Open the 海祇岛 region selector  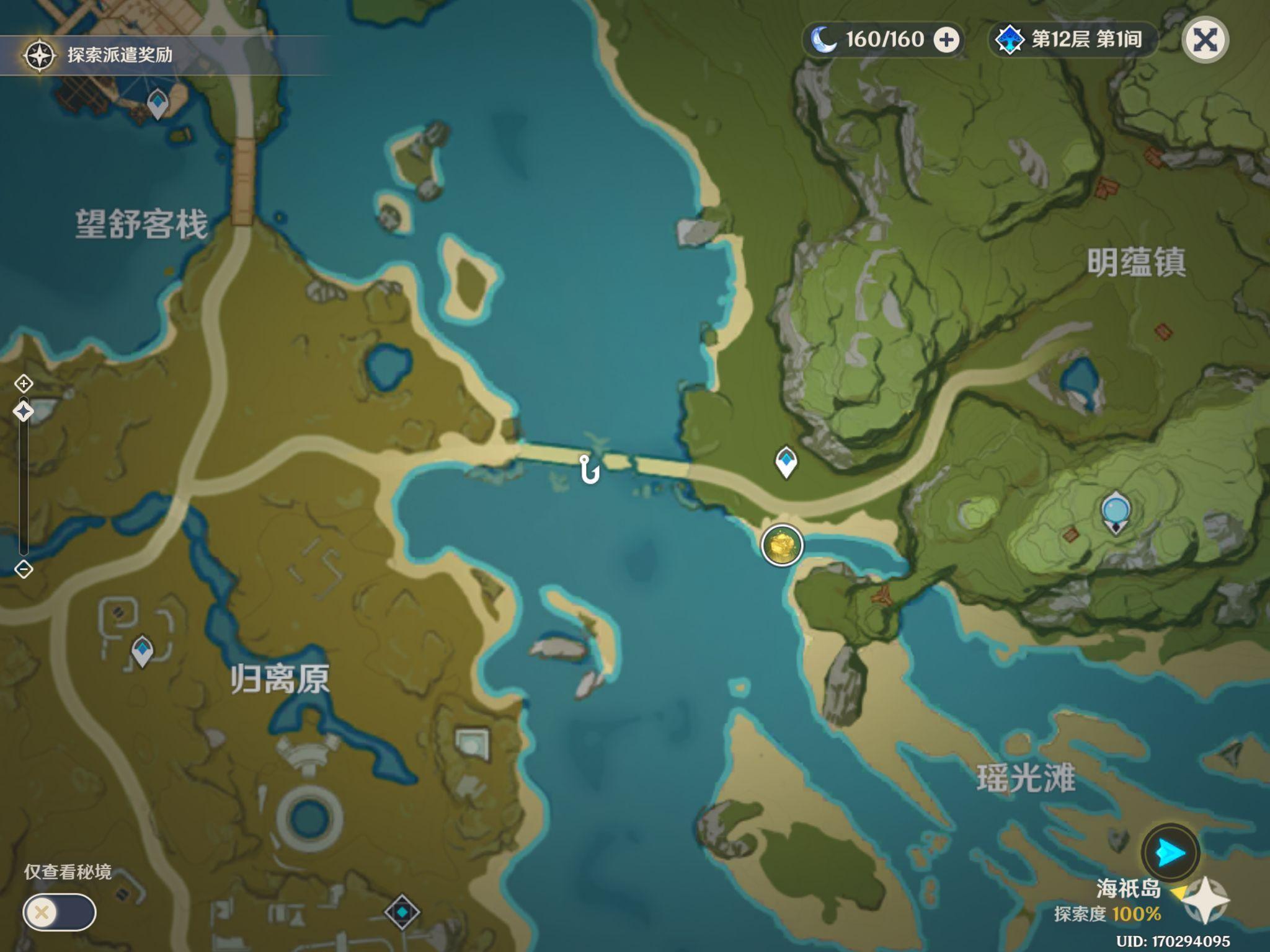point(1129,889)
